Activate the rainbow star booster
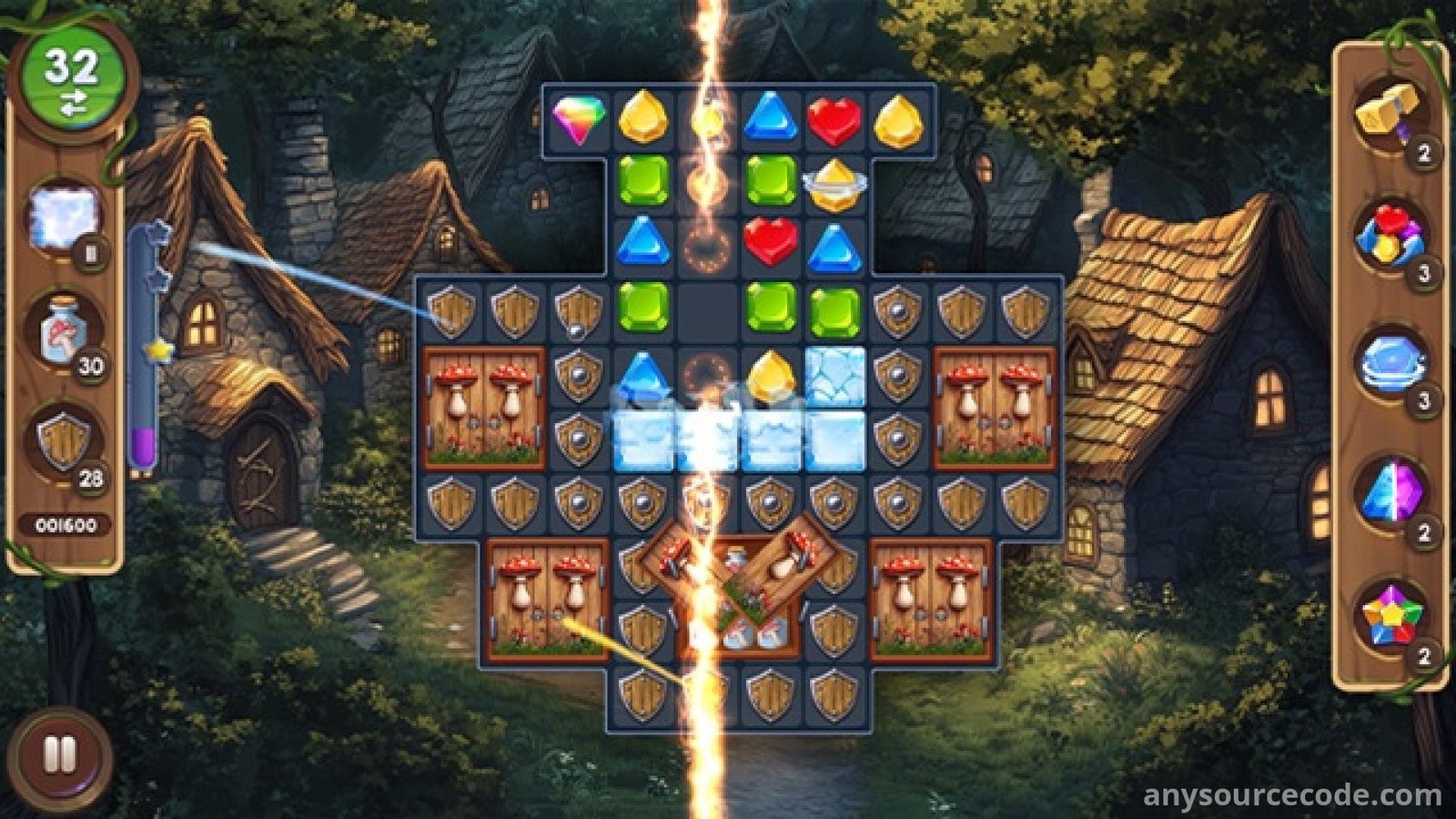The width and height of the screenshot is (1456, 819). point(1390,617)
